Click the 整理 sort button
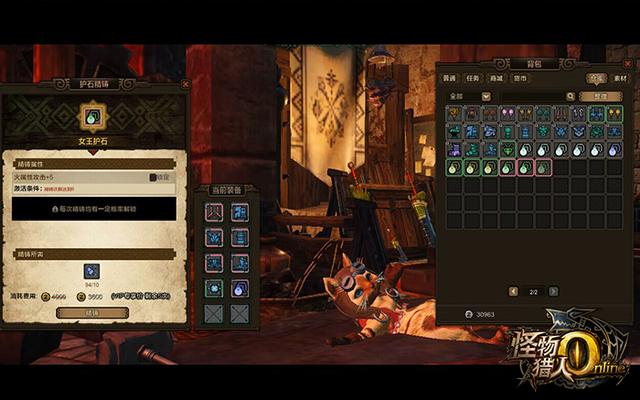640x400 pixels. (x=599, y=96)
